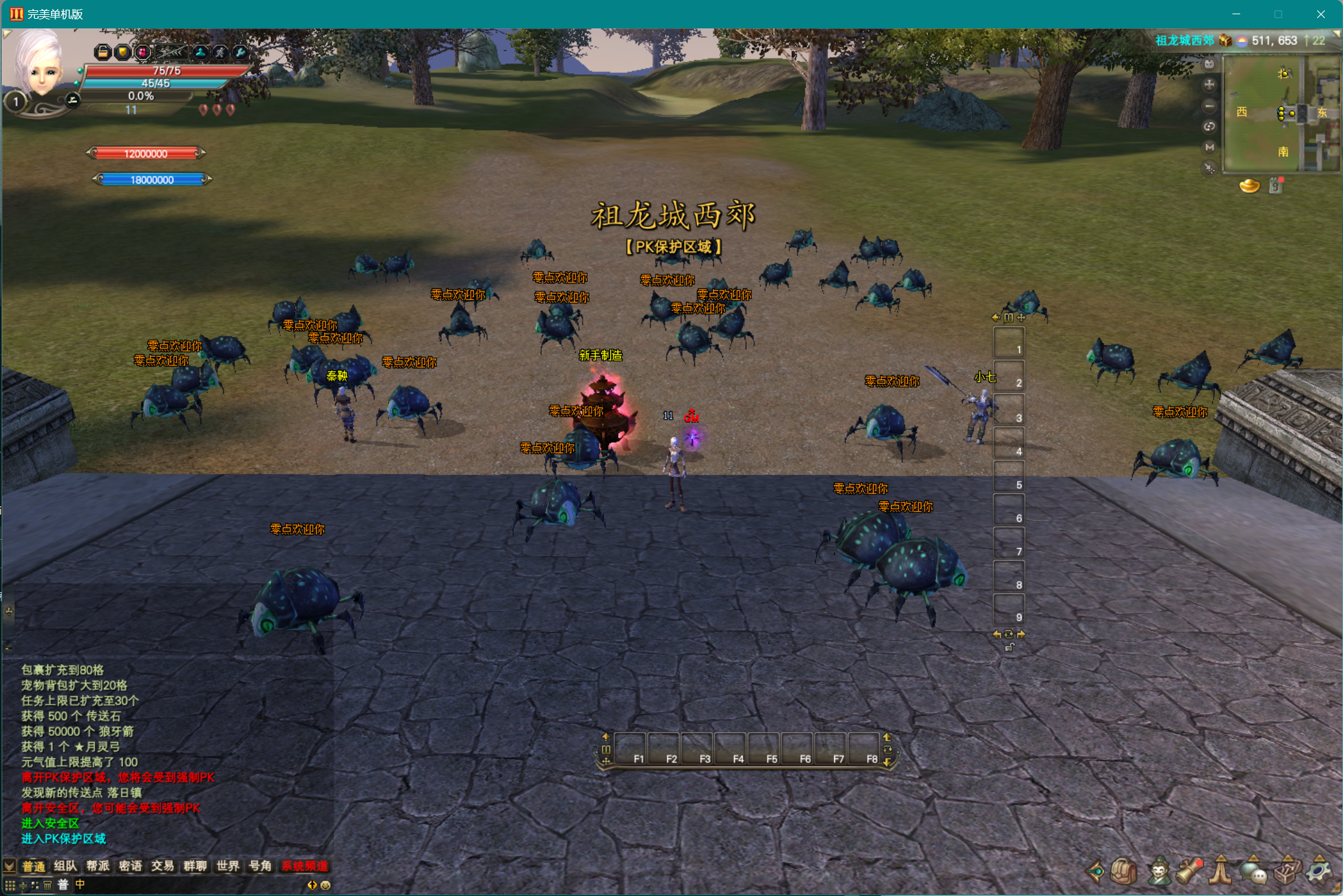
Task: Zoom in the minimap with plus button
Action: (x=1209, y=85)
